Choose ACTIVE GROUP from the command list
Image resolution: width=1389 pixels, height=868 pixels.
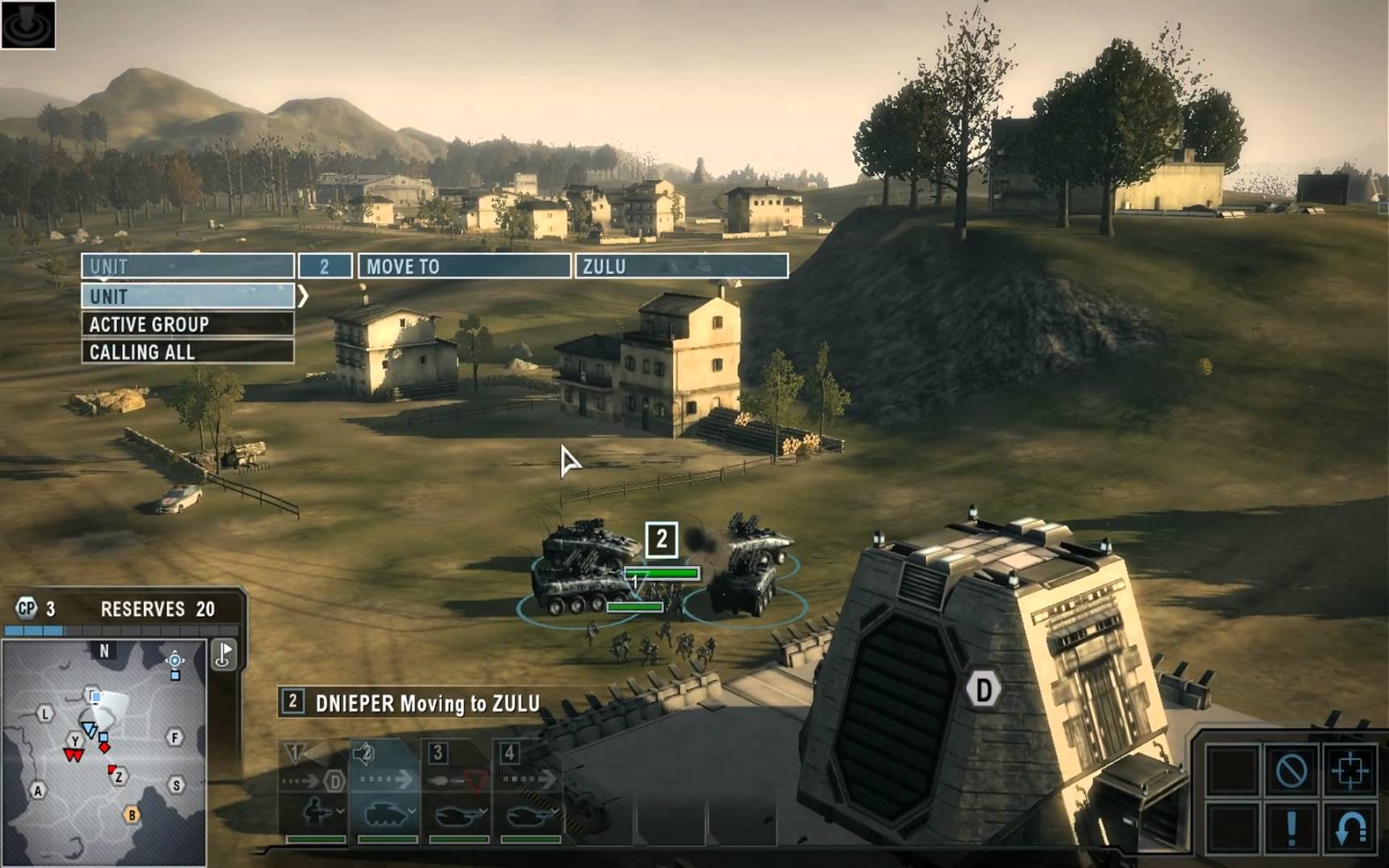click(187, 325)
